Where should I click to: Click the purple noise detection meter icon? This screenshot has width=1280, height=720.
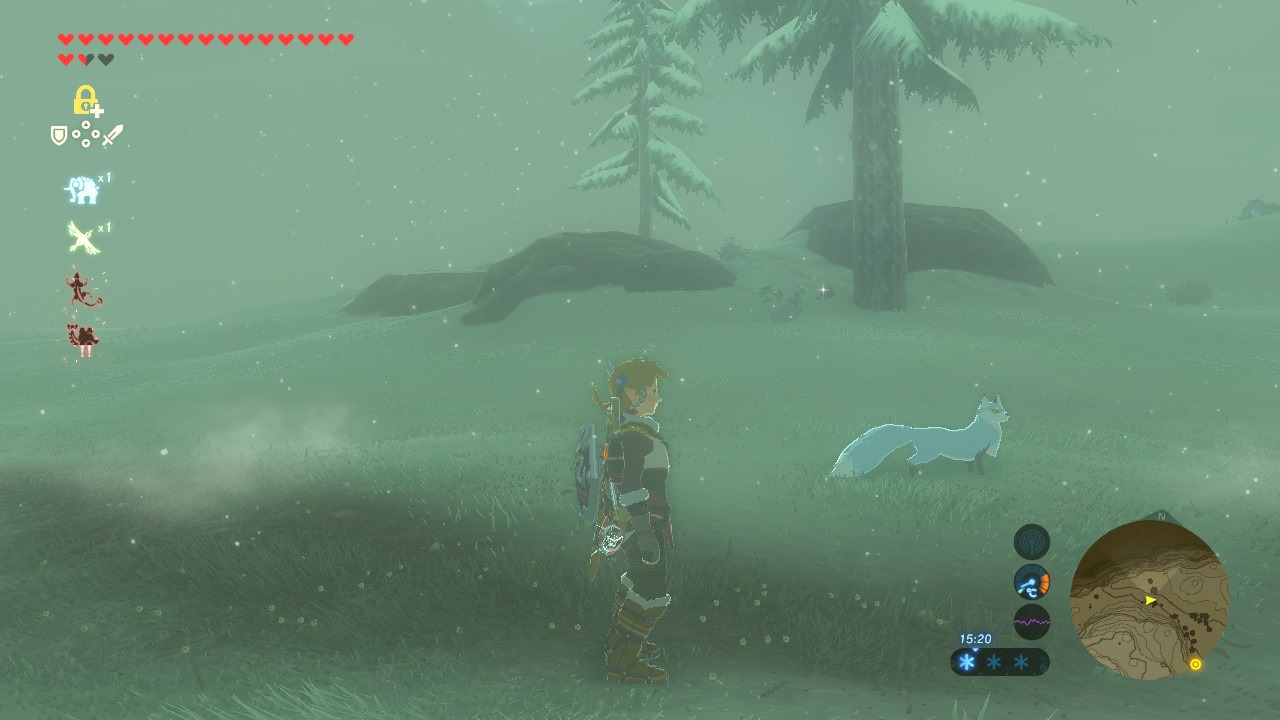[x=1031, y=621]
